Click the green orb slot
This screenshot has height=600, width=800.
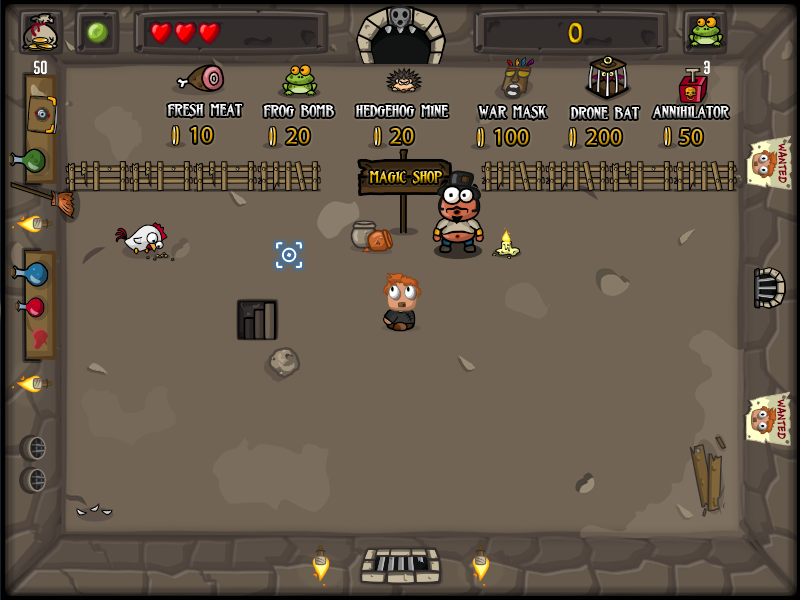tap(97, 32)
